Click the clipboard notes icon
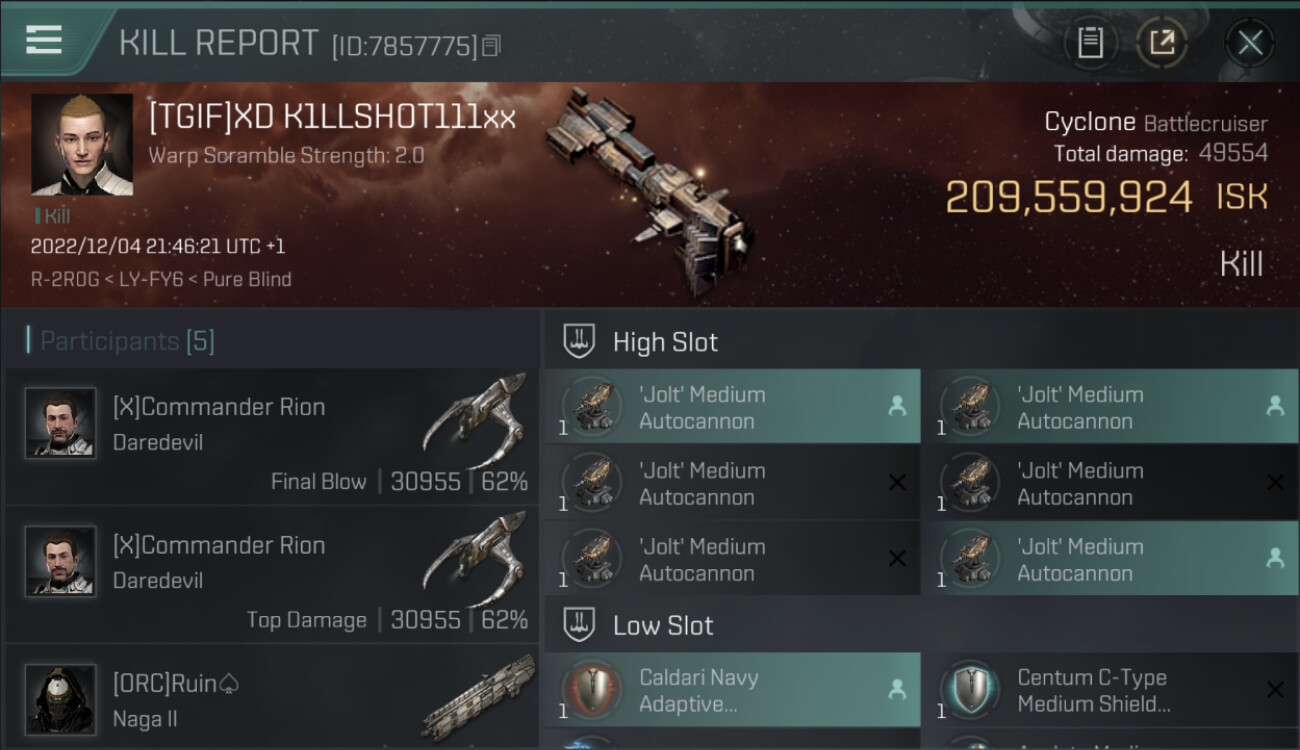 [x=1090, y=42]
